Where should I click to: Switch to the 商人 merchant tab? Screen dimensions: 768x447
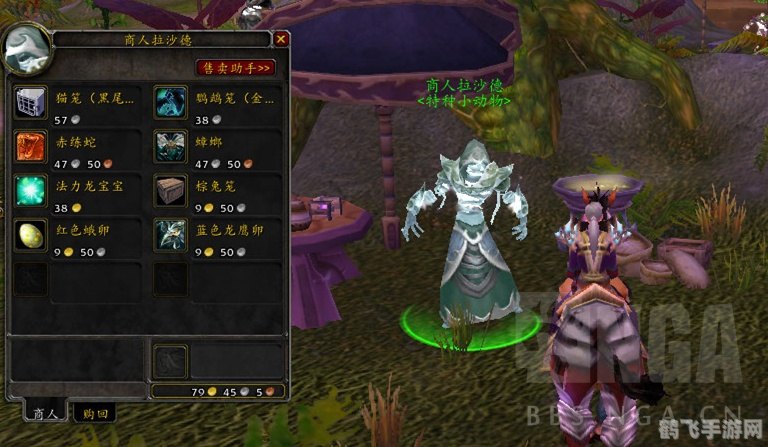(45, 411)
